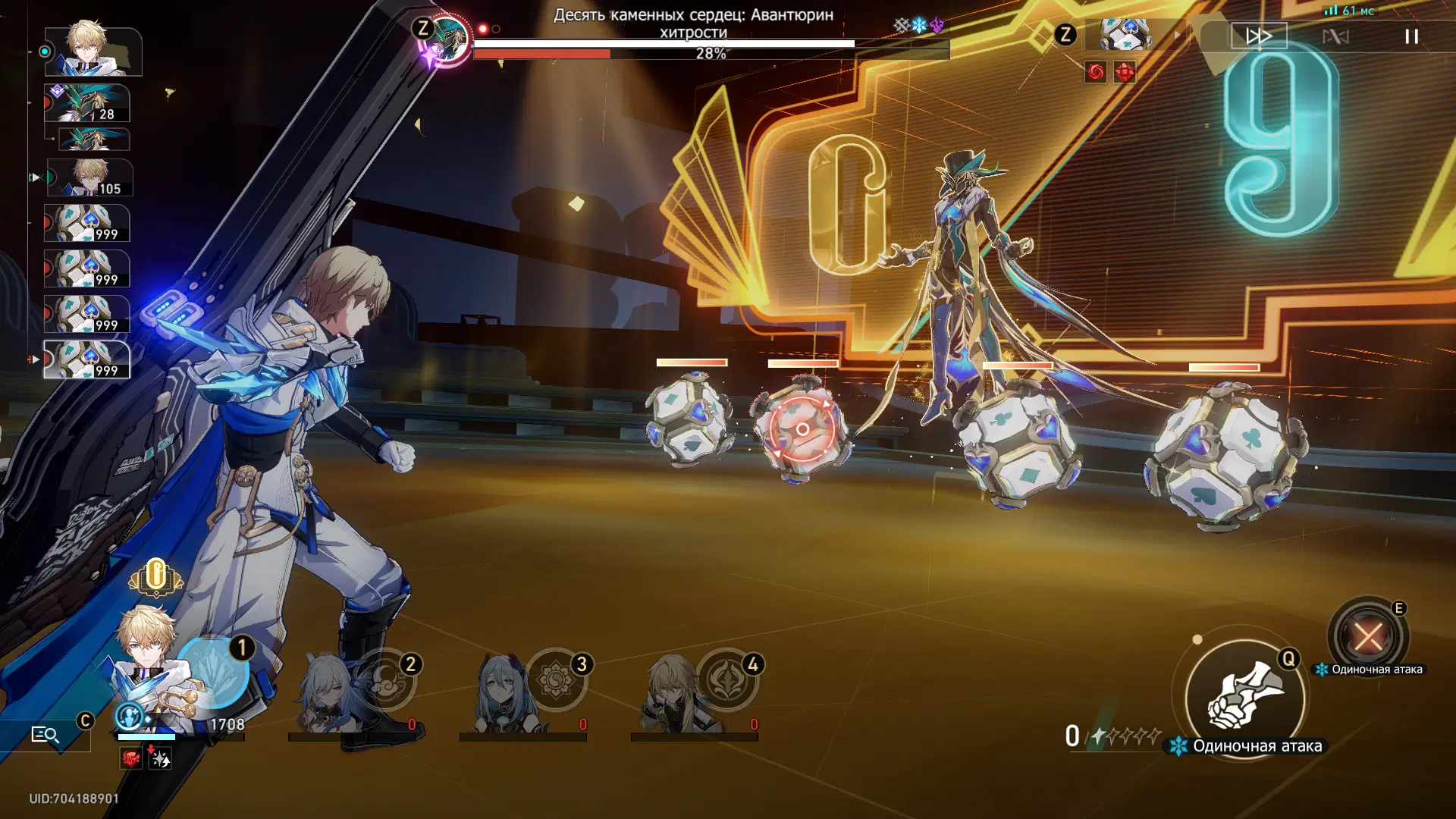Select the top turn-order portrait
The width and height of the screenshot is (1456, 819).
pos(93,52)
